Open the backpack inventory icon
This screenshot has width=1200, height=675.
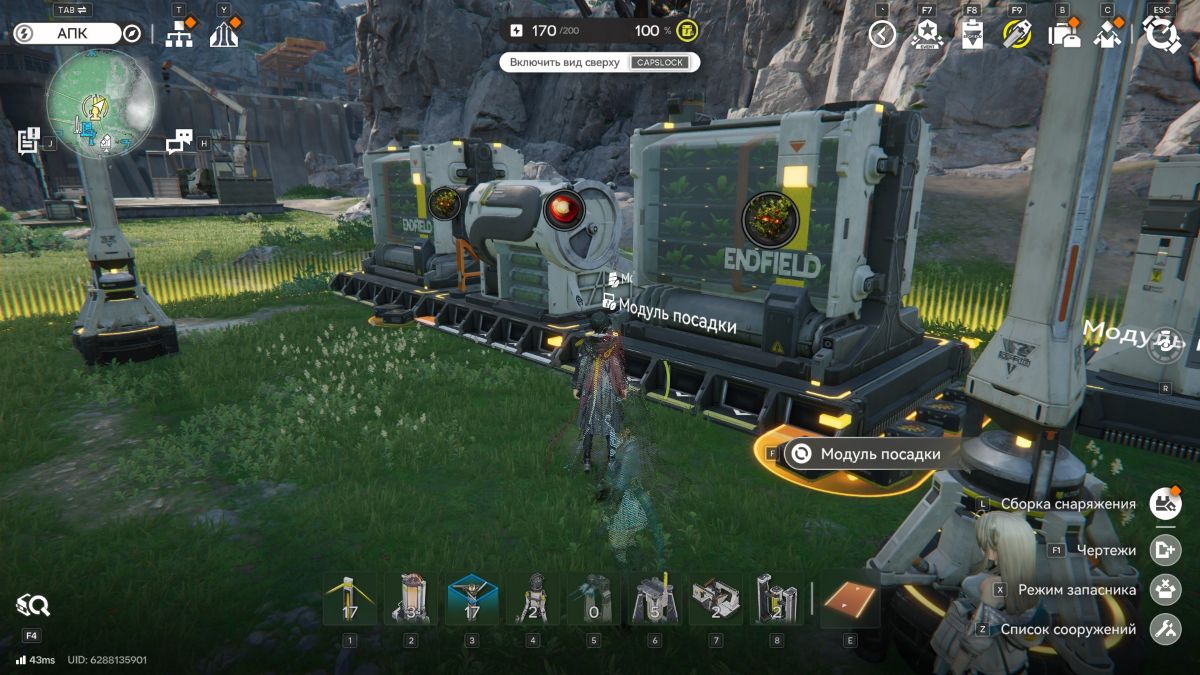(x=1062, y=35)
